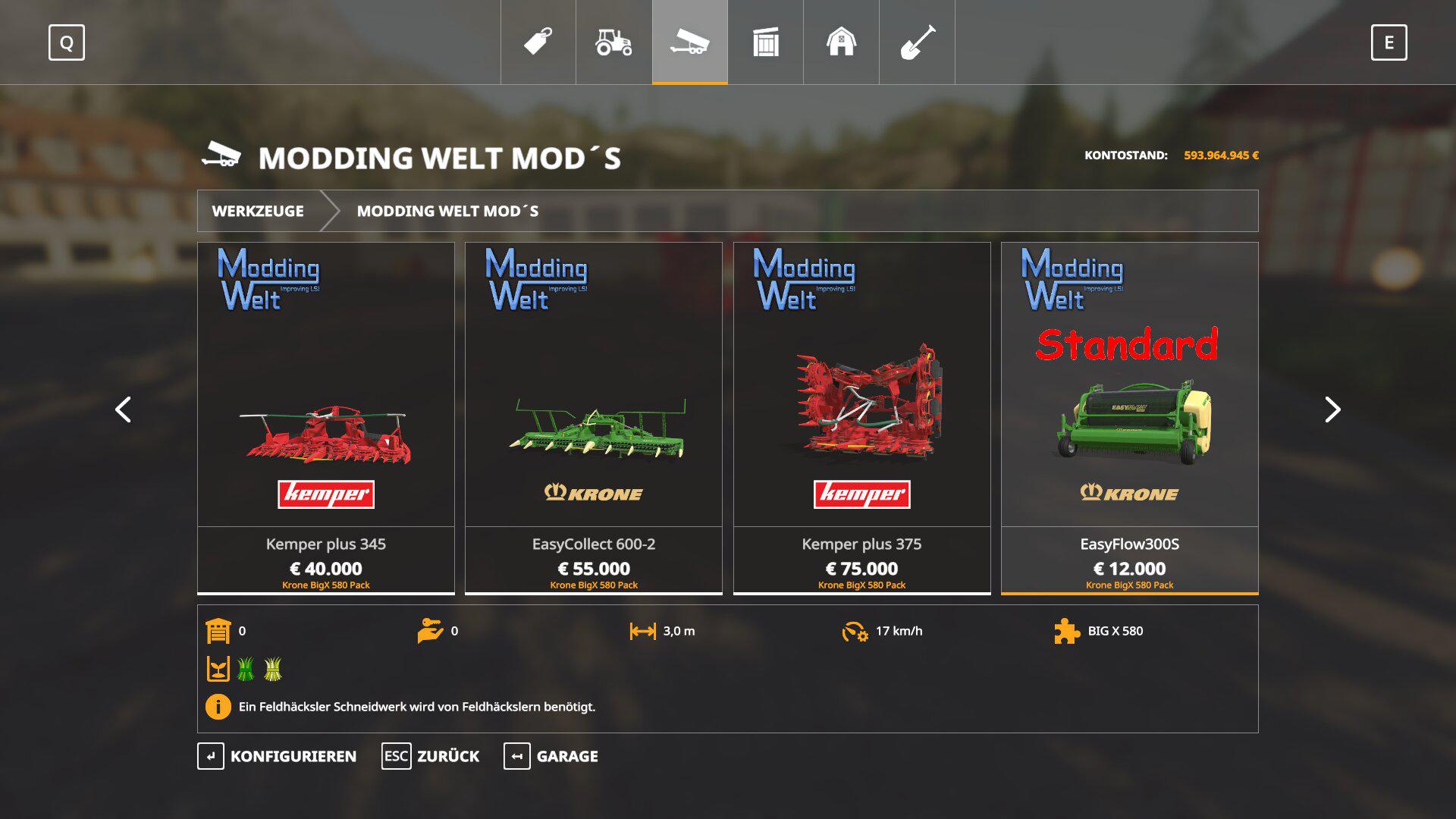This screenshot has width=1456, height=819.
Task: Click the Konfigurieren button
Action: pos(278,756)
